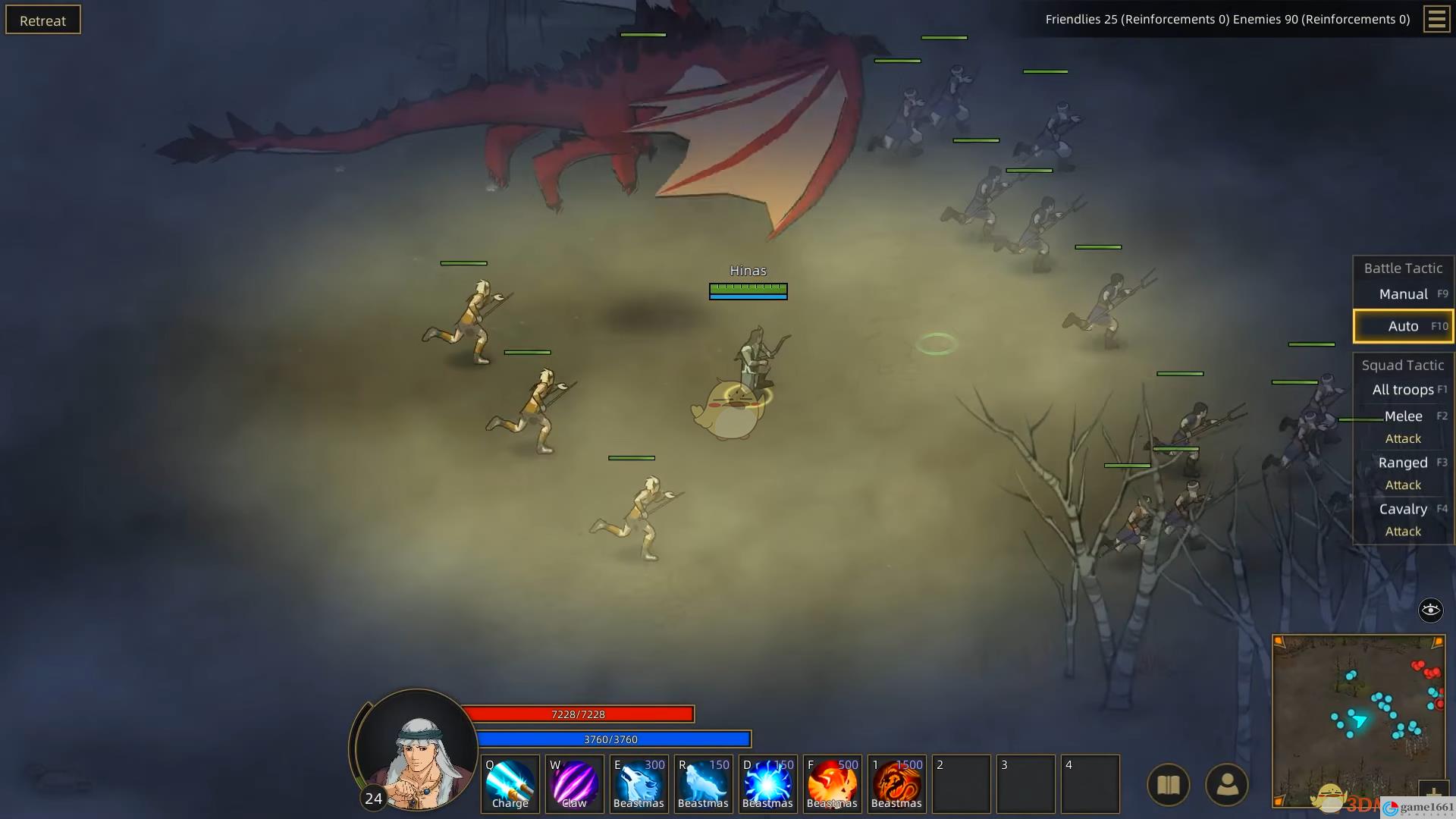Viewport: 1456px width, 819px height.
Task: Select the Auto battle tactic
Action: pos(1403,326)
